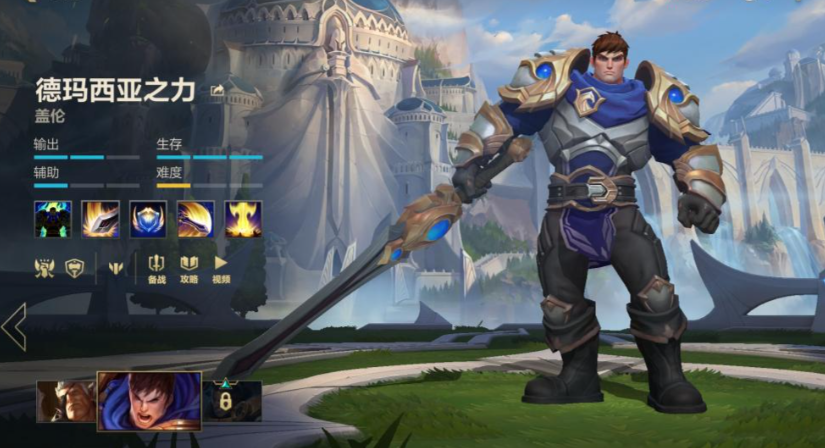Click the share icon beside the champion title

pos(217,91)
